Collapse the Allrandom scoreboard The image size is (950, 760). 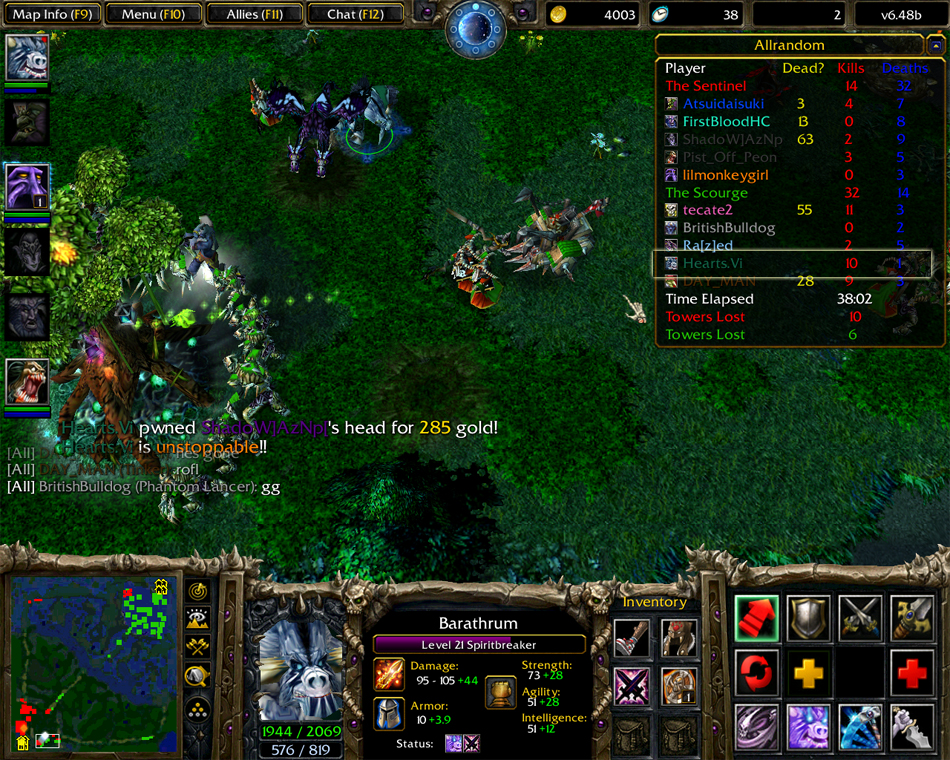(x=935, y=45)
